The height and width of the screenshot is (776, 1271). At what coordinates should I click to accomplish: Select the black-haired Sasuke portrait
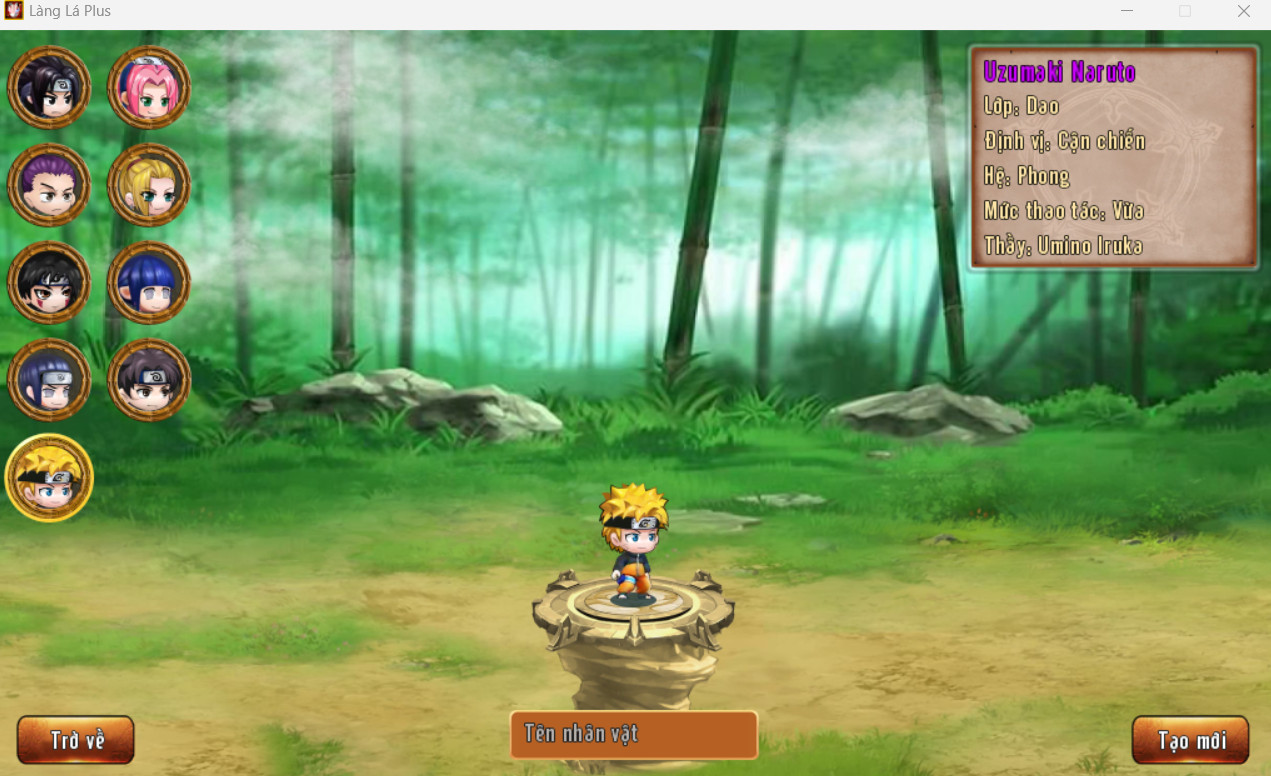49,87
